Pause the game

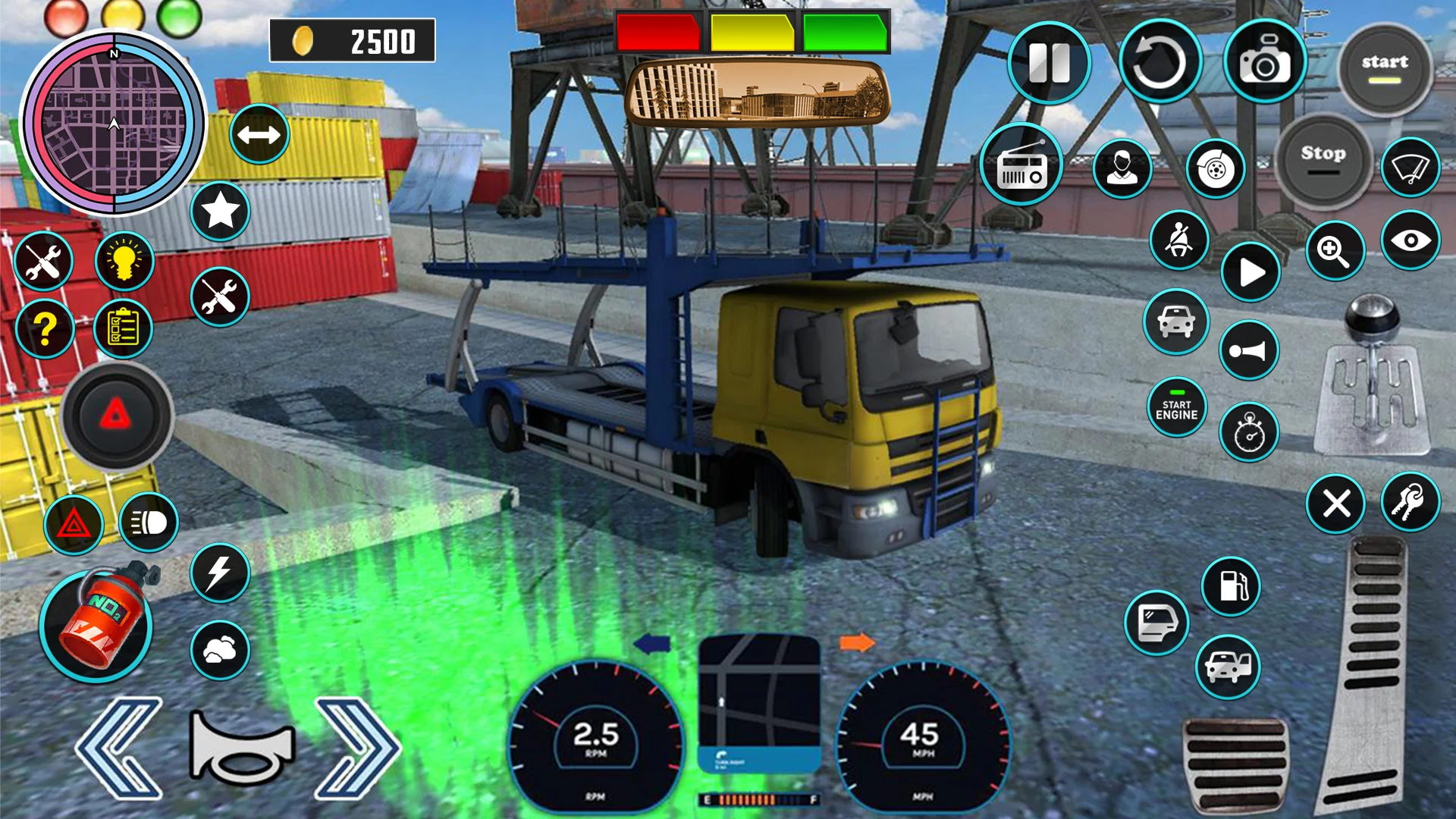point(1049,62)
